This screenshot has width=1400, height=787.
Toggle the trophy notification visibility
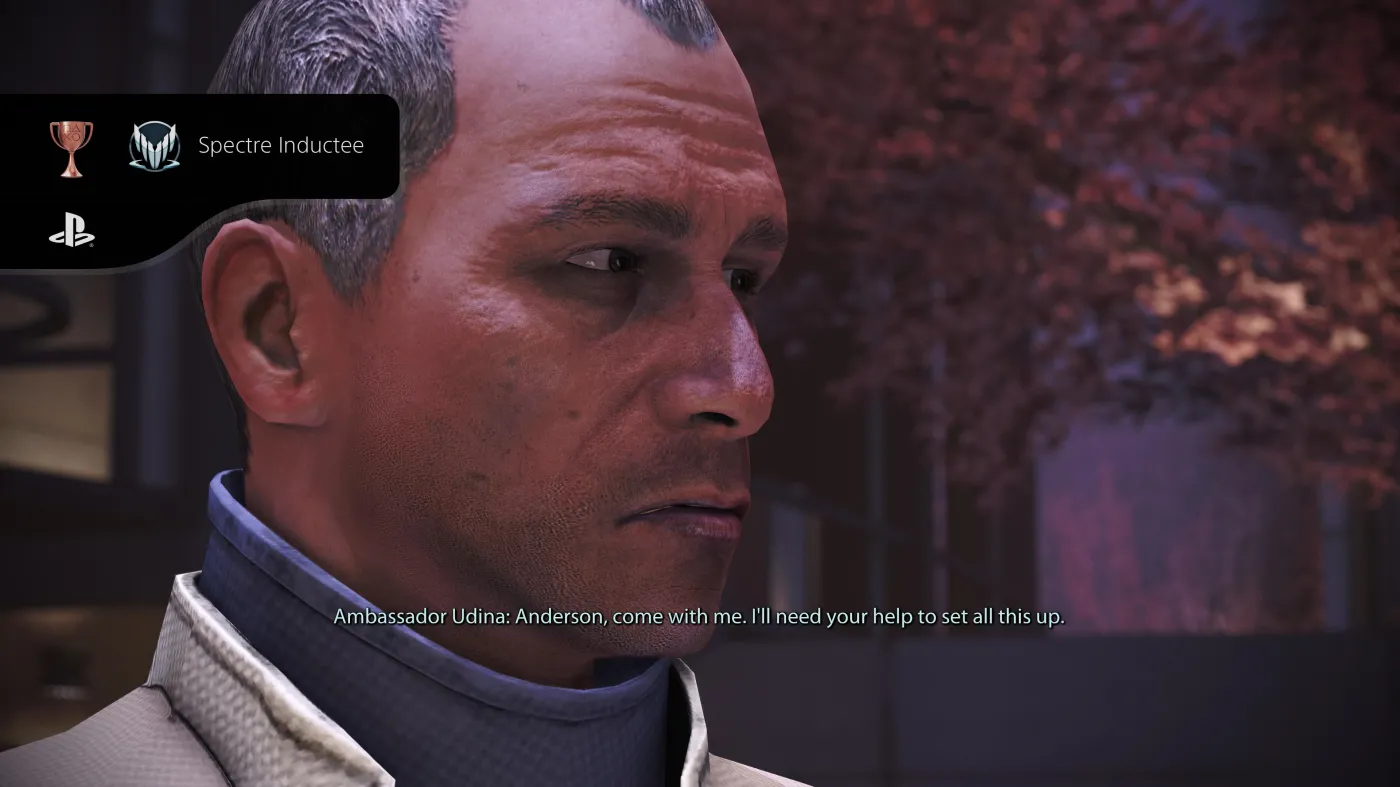200,146
